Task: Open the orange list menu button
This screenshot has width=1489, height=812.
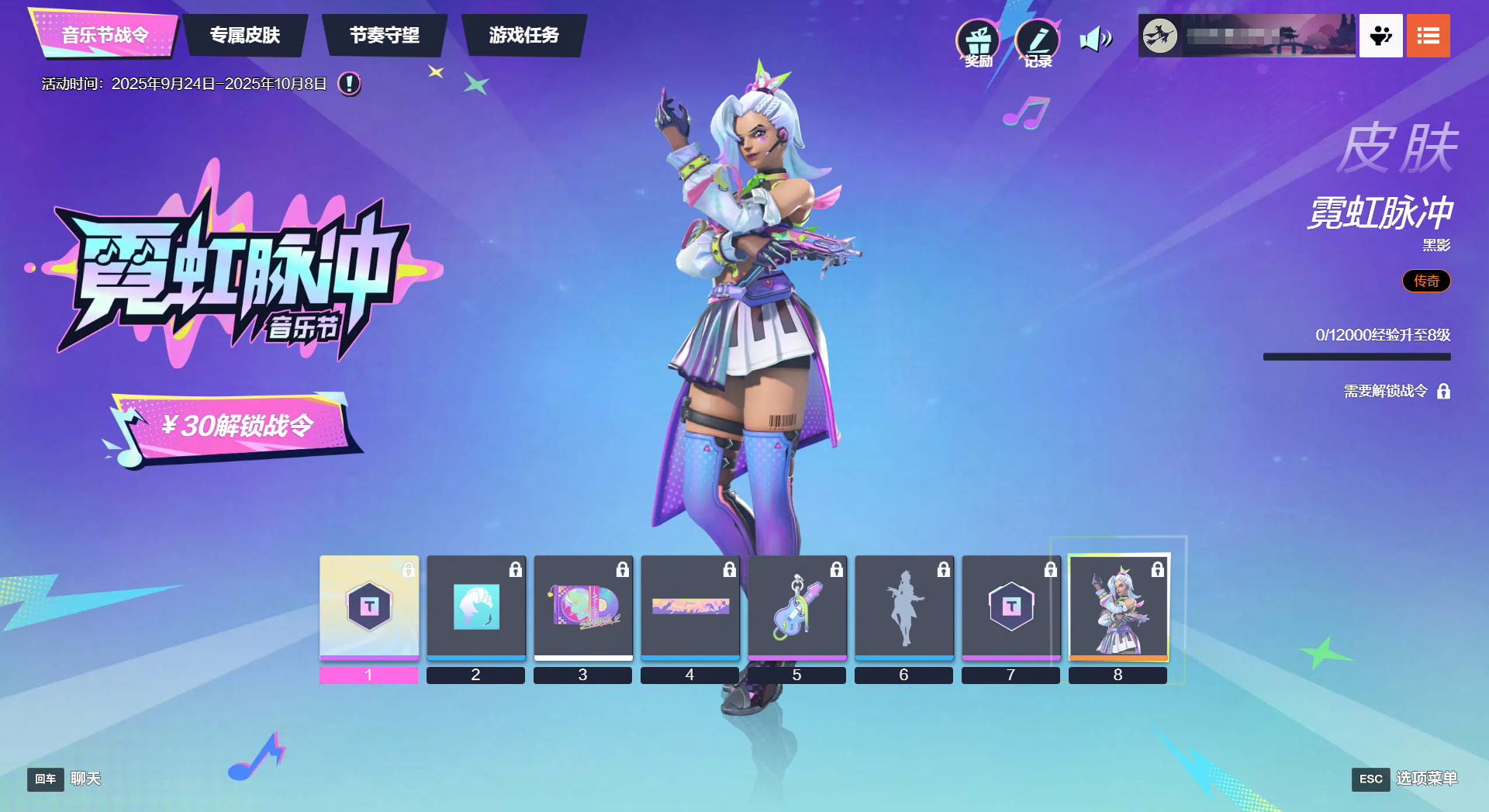Action: [1428, 36]
